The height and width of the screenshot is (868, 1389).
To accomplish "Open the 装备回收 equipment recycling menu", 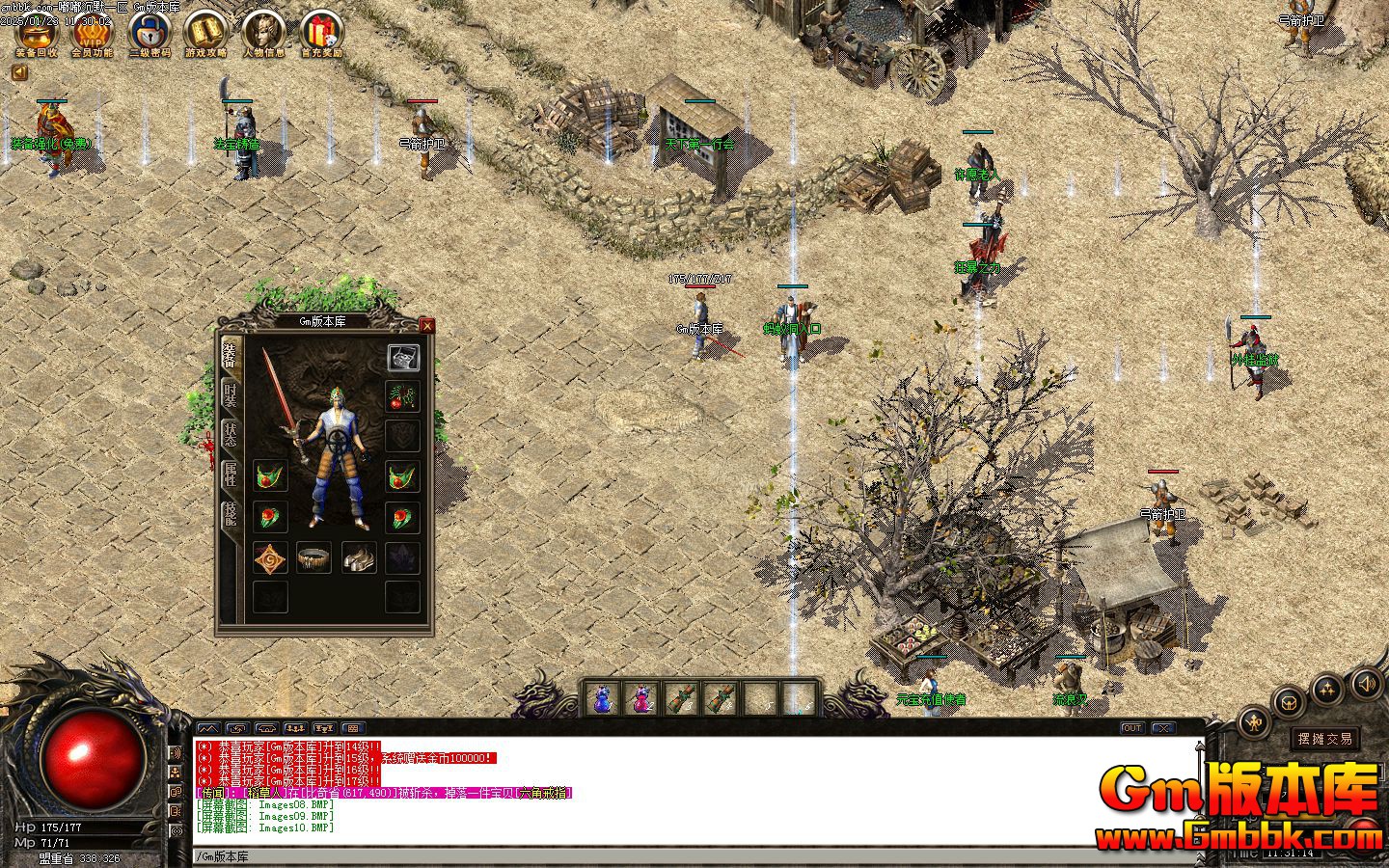I will 37,33.
